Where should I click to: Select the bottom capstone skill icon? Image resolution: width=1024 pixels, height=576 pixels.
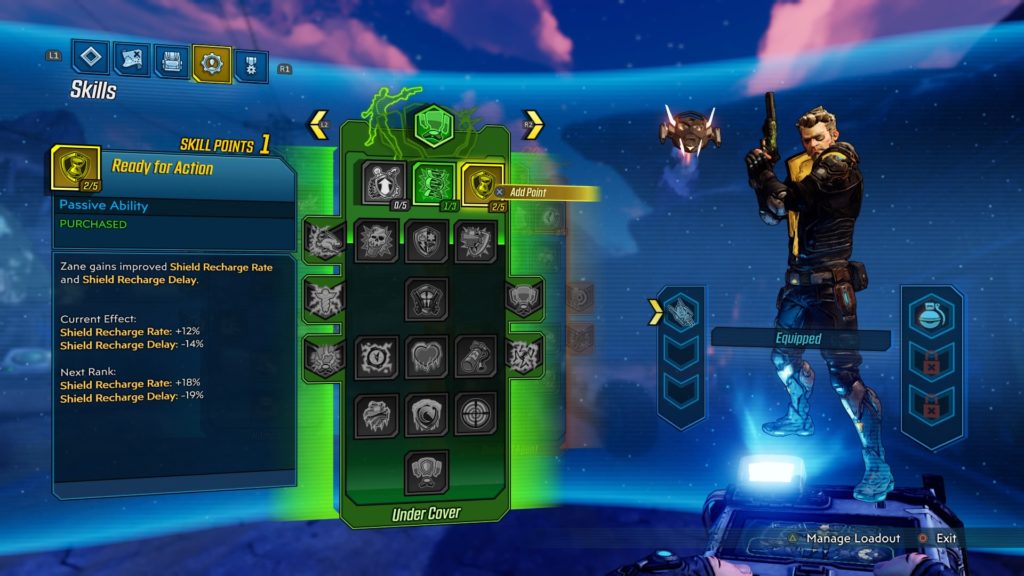426,472
